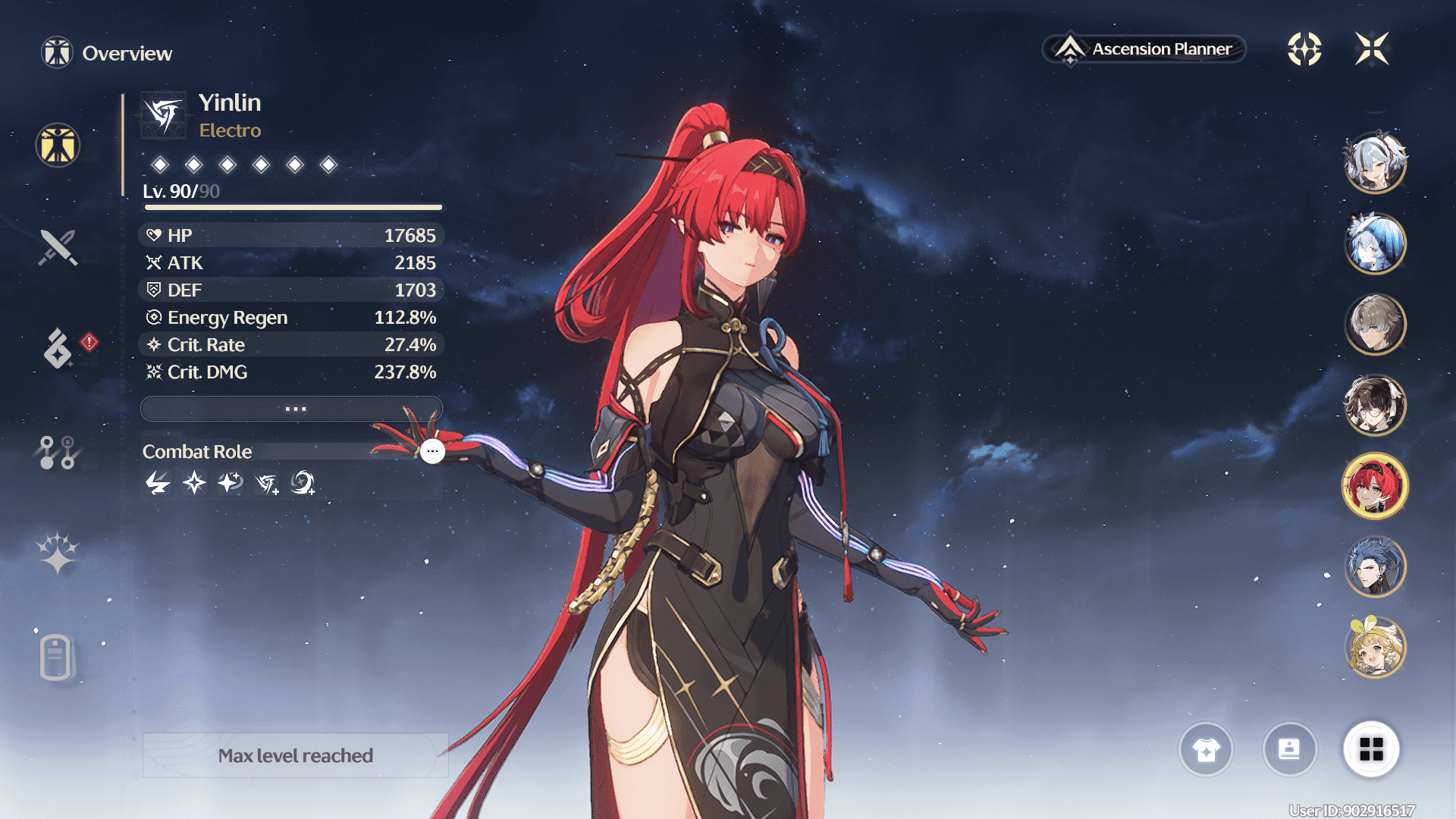This screenshot has width=1456, height=819.
Task: Select the blonde character with flower portrait
Action: [x=1375, y=648]
